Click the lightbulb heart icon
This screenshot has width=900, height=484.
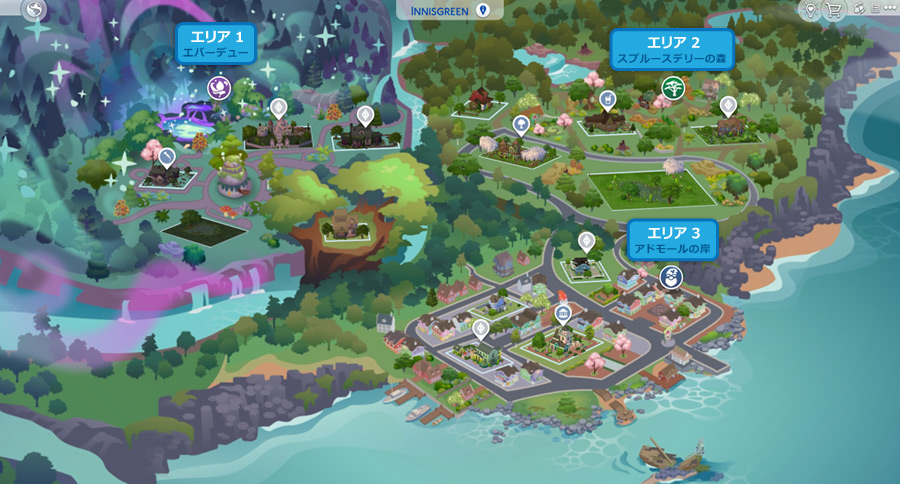point(809,10)
